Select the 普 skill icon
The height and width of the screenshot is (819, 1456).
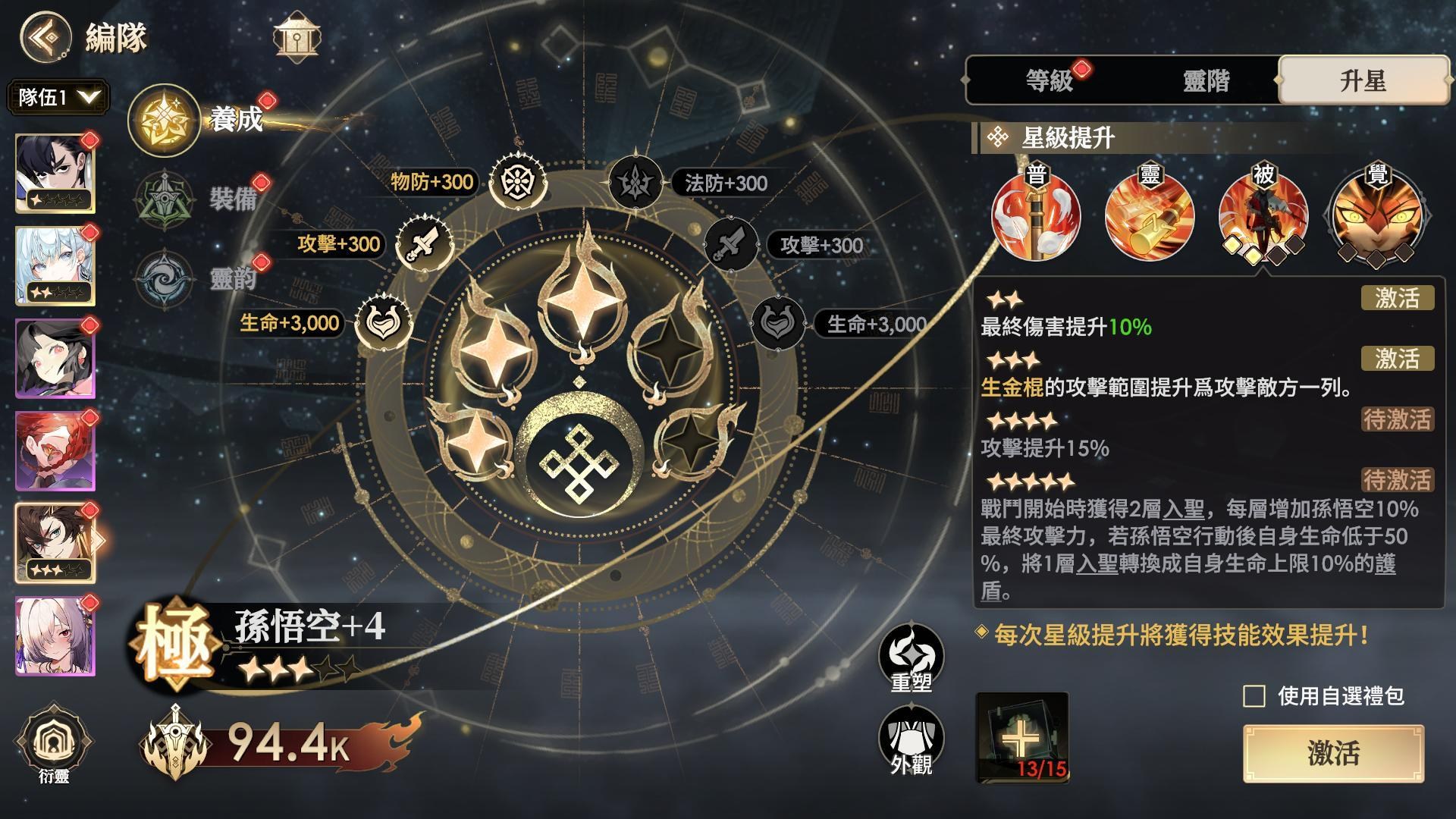[x=1036, y=215]
